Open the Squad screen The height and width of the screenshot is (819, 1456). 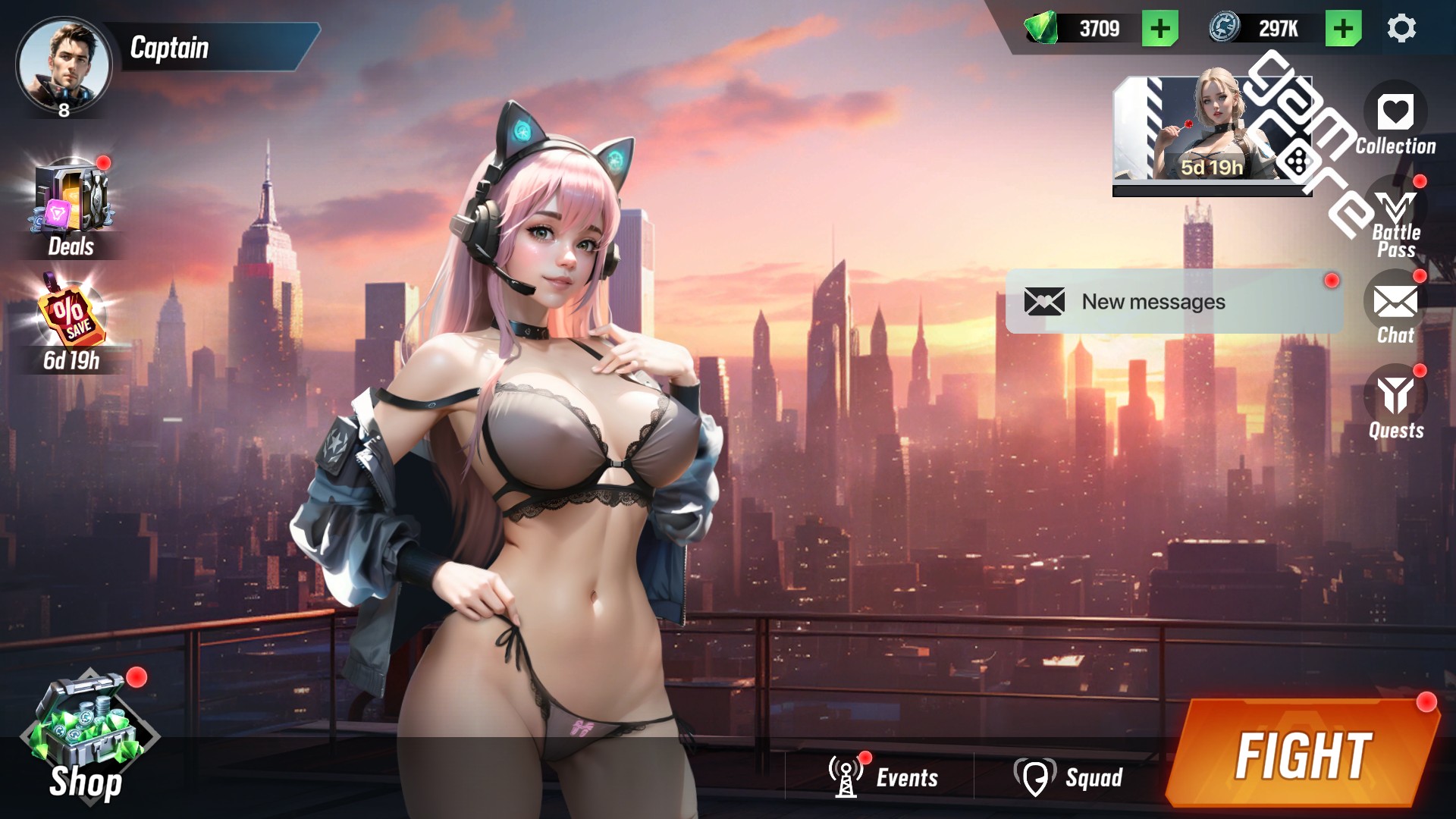(x=1069, y=777)
